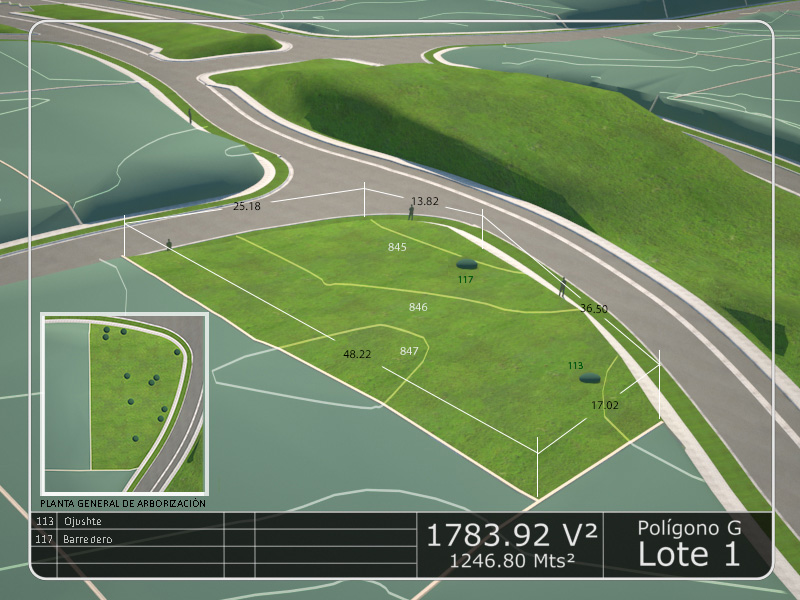Open the tree planting plan inset map
Viewport: 800px width, 600px height.
[x=124, y=404]
